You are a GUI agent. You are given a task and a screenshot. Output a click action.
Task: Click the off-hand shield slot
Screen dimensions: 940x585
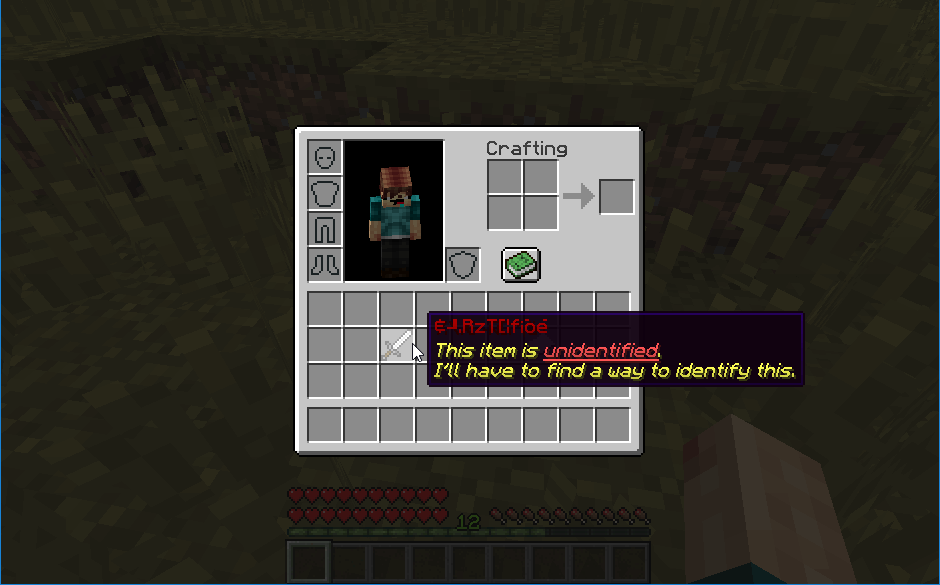462,265
